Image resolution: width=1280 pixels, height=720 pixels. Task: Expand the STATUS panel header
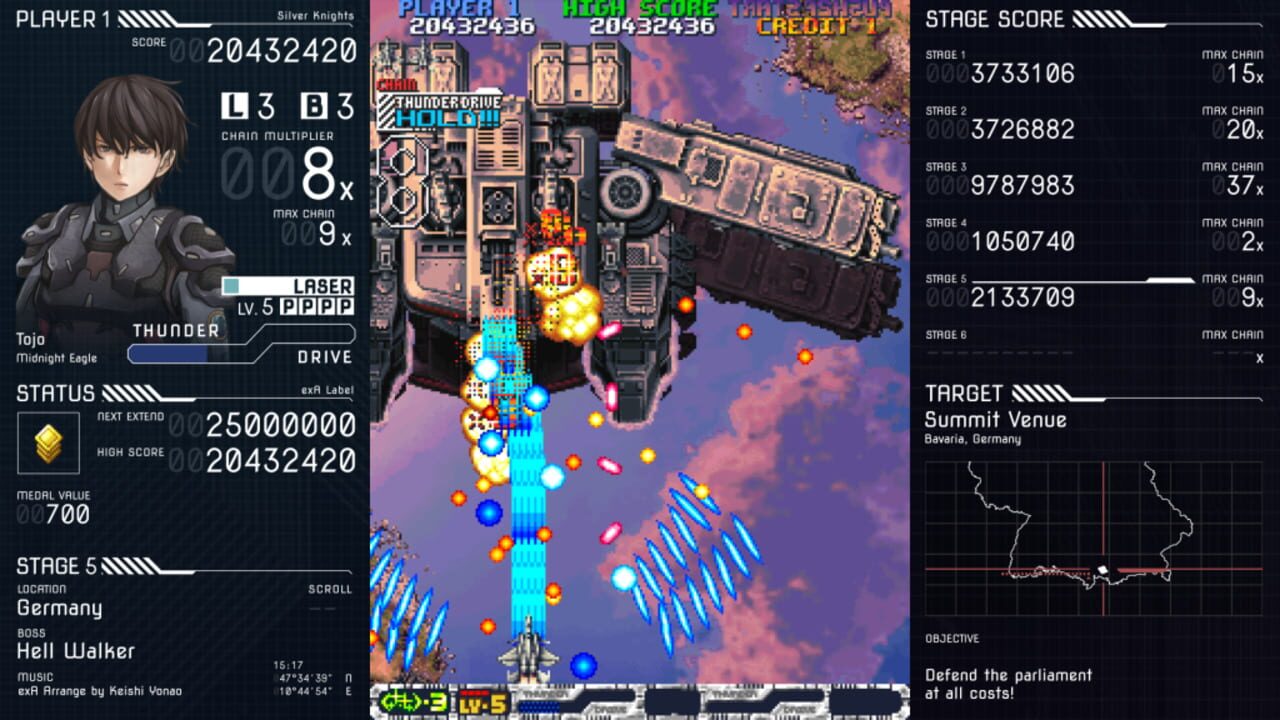tap(55, 393)
